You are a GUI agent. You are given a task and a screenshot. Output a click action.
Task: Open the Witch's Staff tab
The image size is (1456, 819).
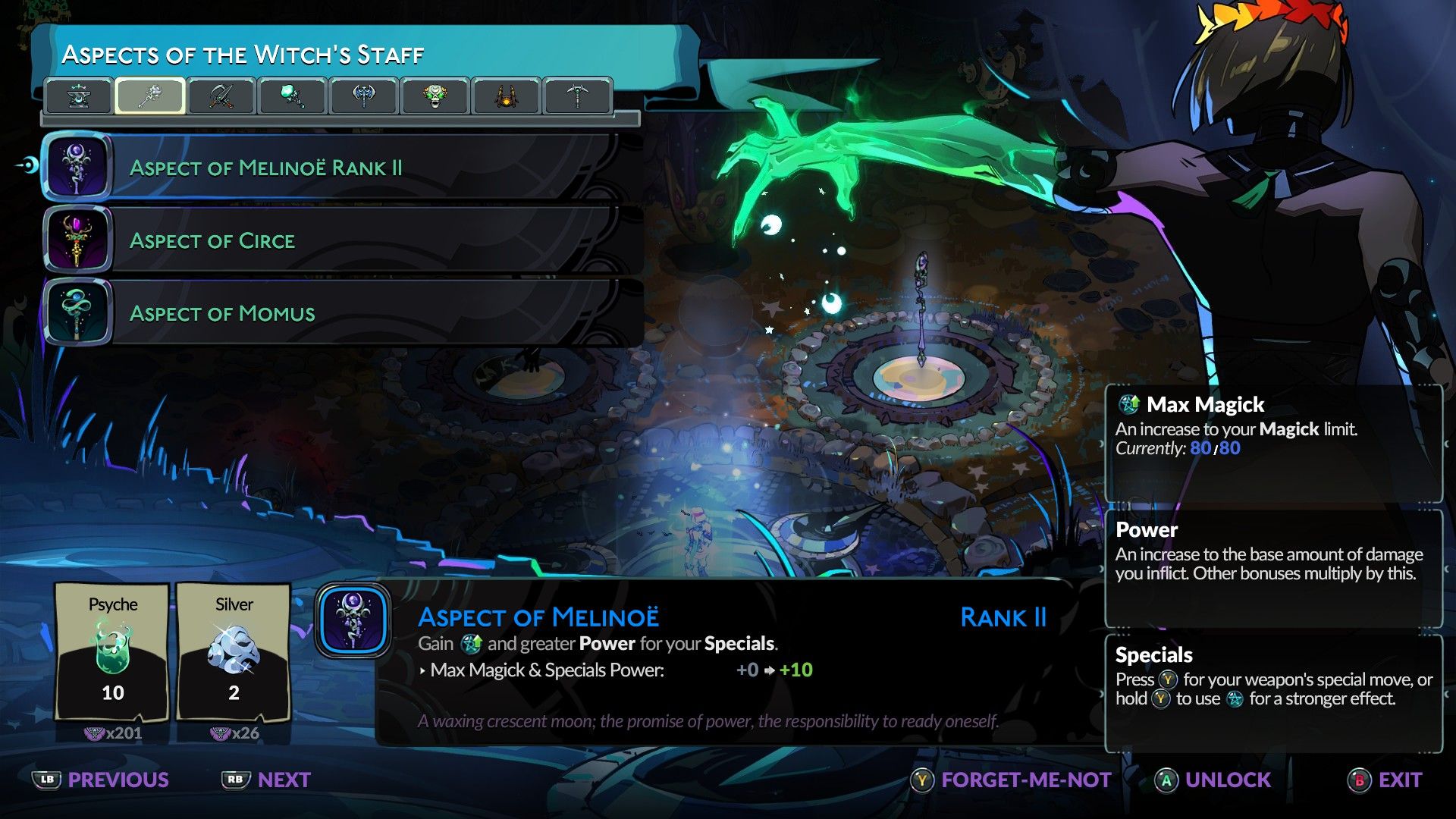(149, 96)
